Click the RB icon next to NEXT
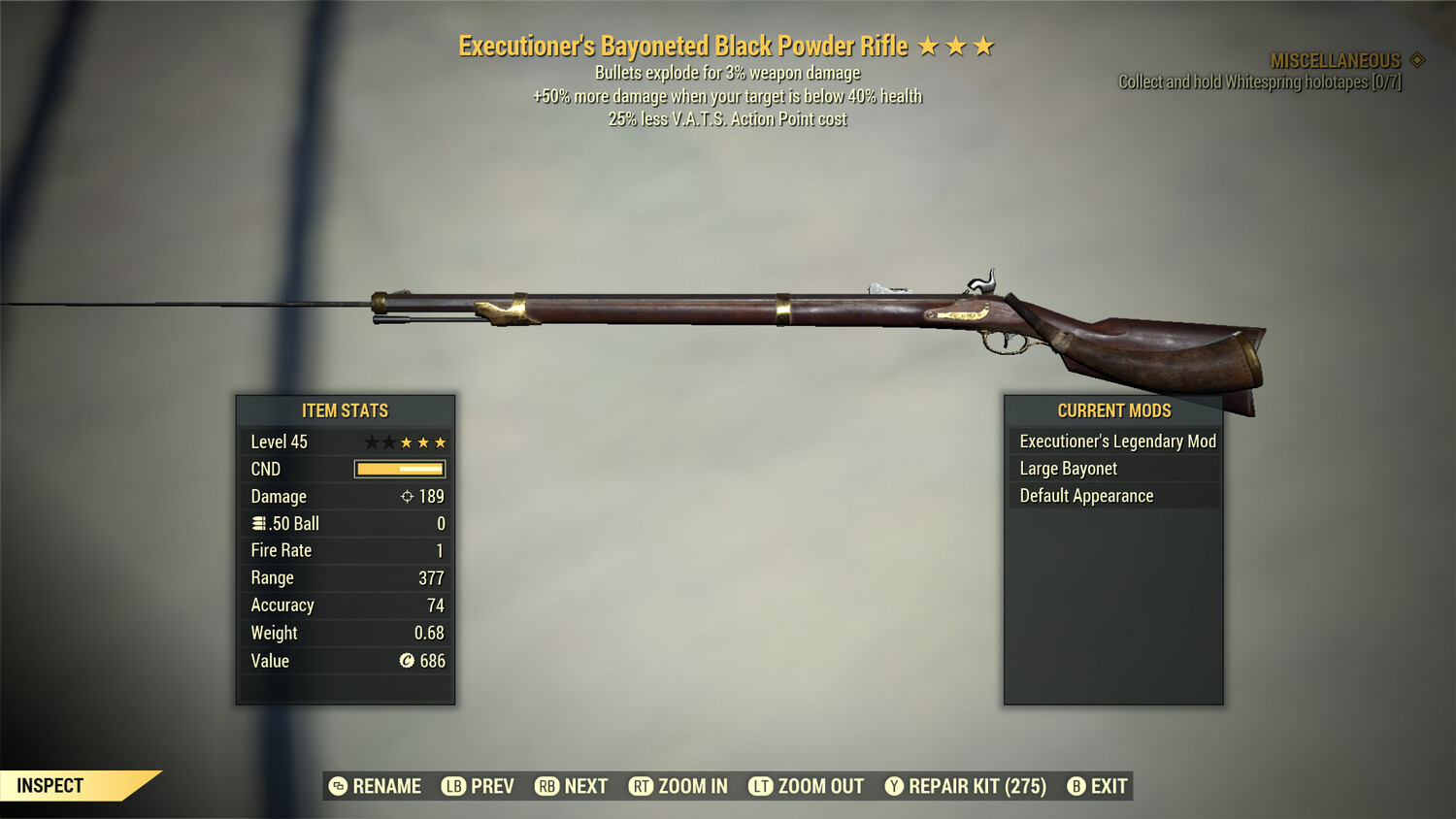 pos(546,786)
